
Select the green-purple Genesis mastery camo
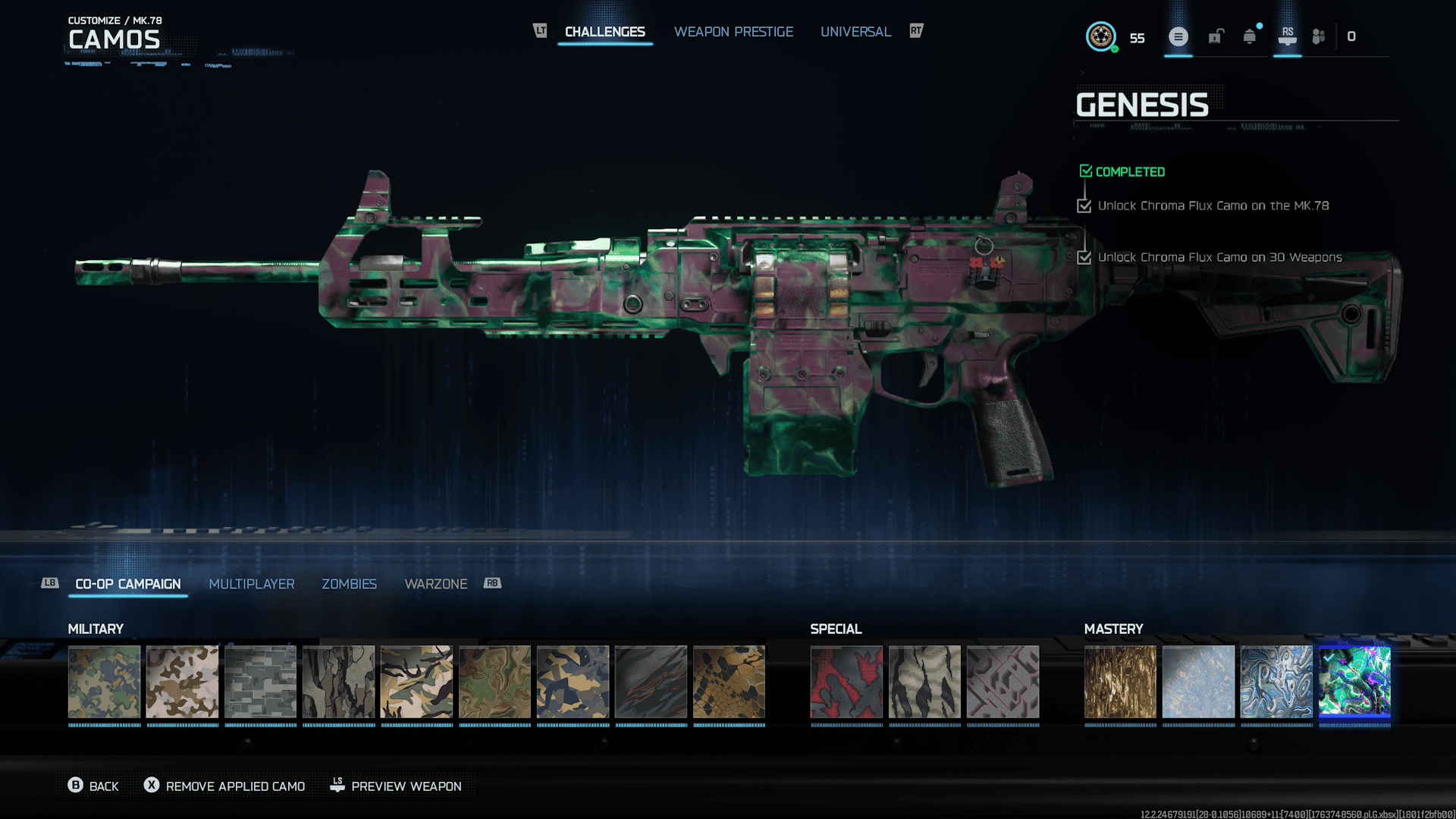pos(1354,681)
